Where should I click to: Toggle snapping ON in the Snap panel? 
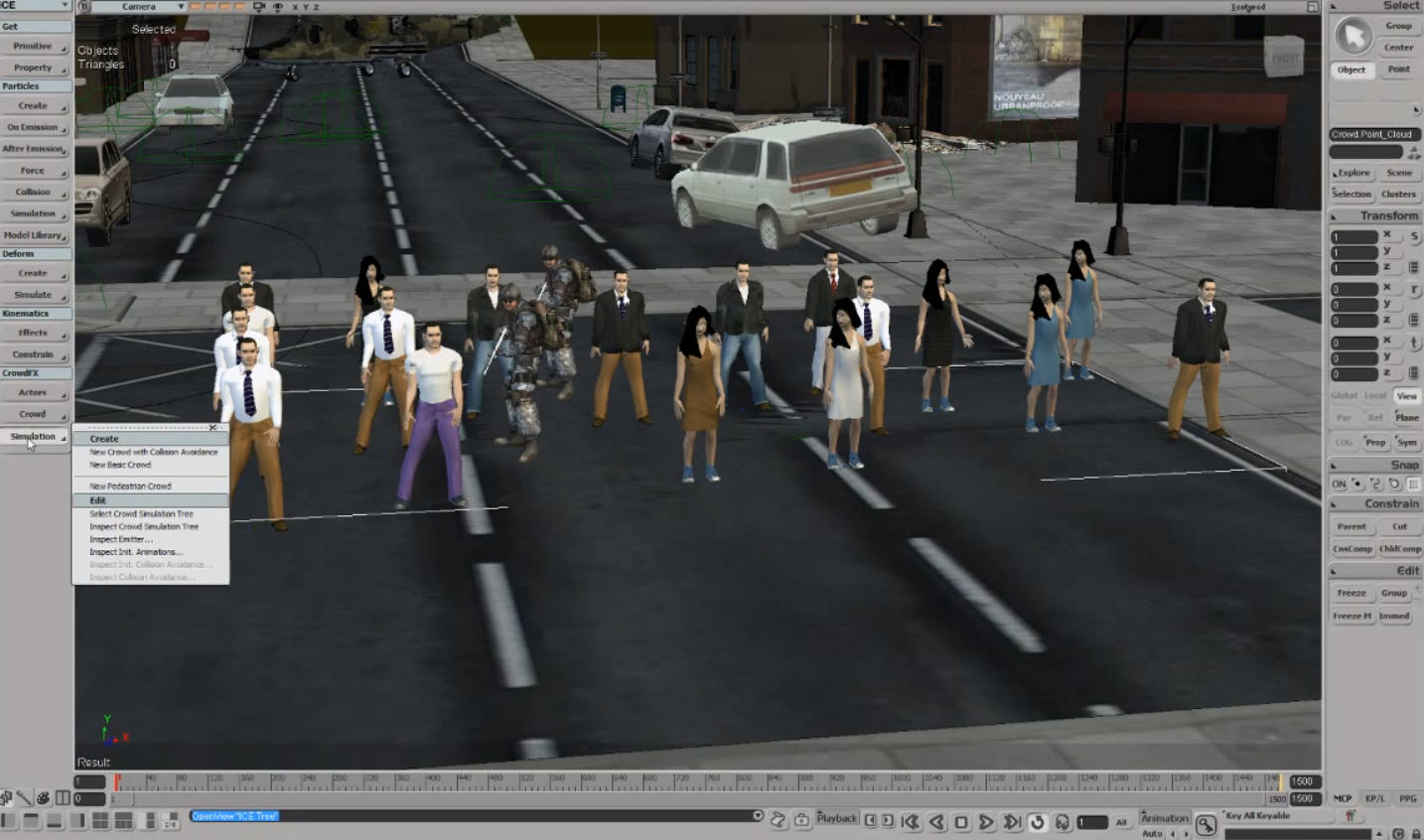click(x=1340, y=486)
